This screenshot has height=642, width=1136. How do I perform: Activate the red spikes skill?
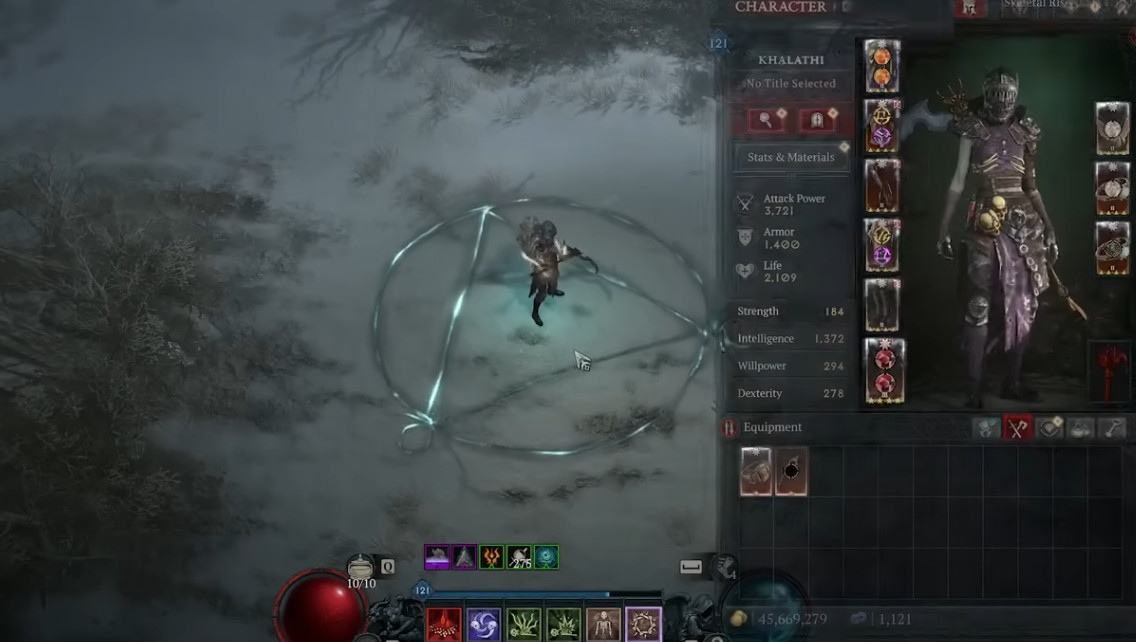[x=444, y=625]
